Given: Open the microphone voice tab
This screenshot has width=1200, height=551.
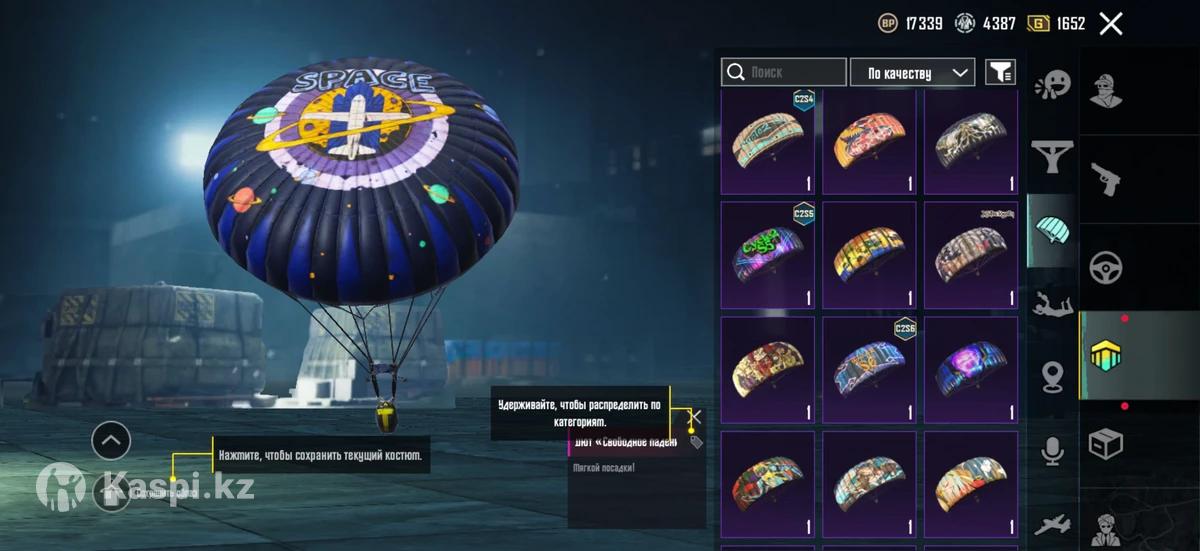Looking at the screenshot, I should point(1052,452).
